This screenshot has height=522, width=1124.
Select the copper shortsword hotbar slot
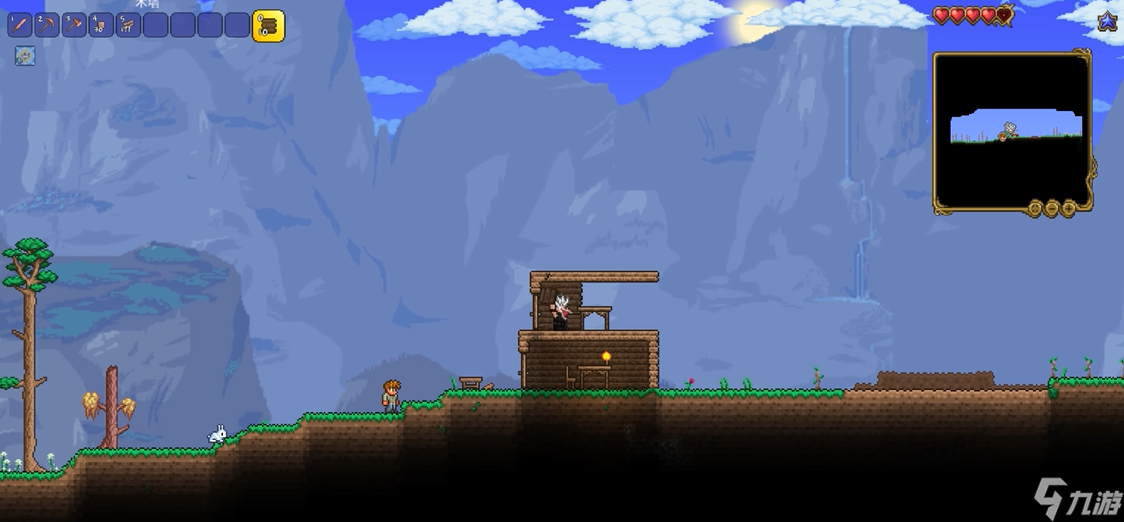coord(20,25)
